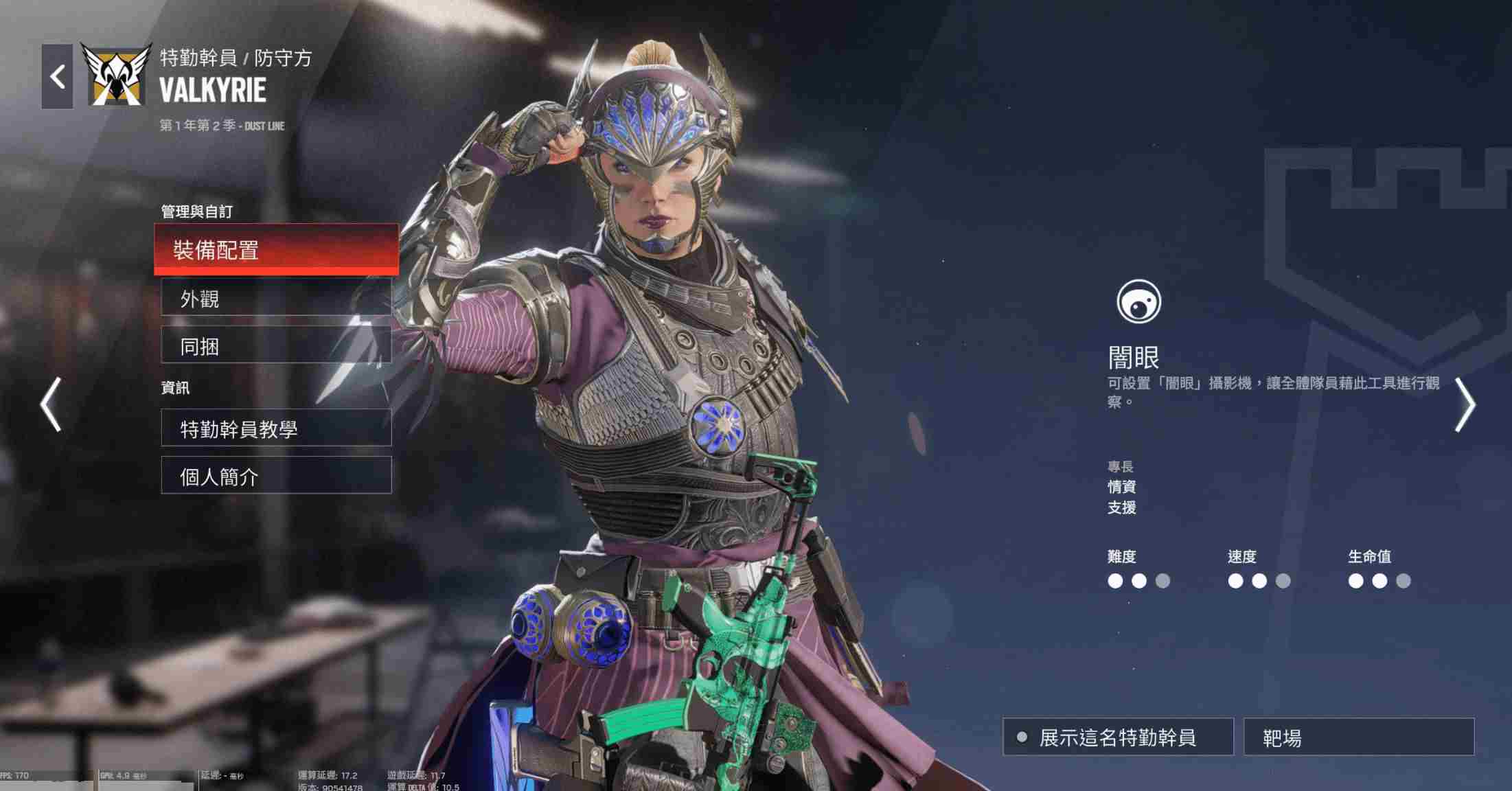Switch to the next operator with right chevron
The image size is (1512, 791).
[1465, 404]
